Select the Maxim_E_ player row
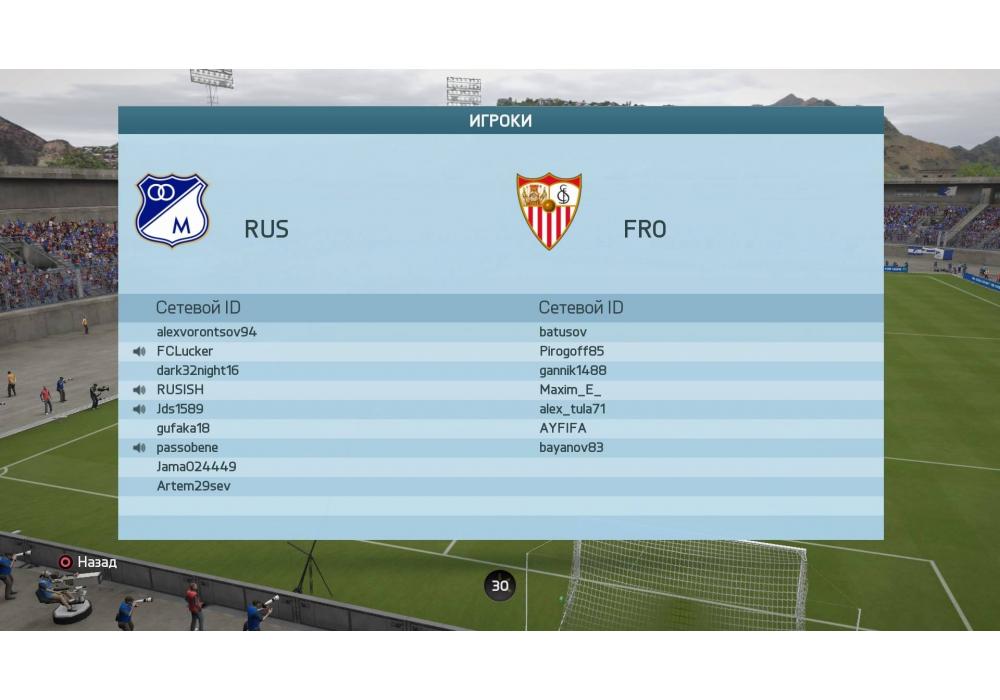Image resolution: width=1000 pixels, height=700 pixels. 570,390
